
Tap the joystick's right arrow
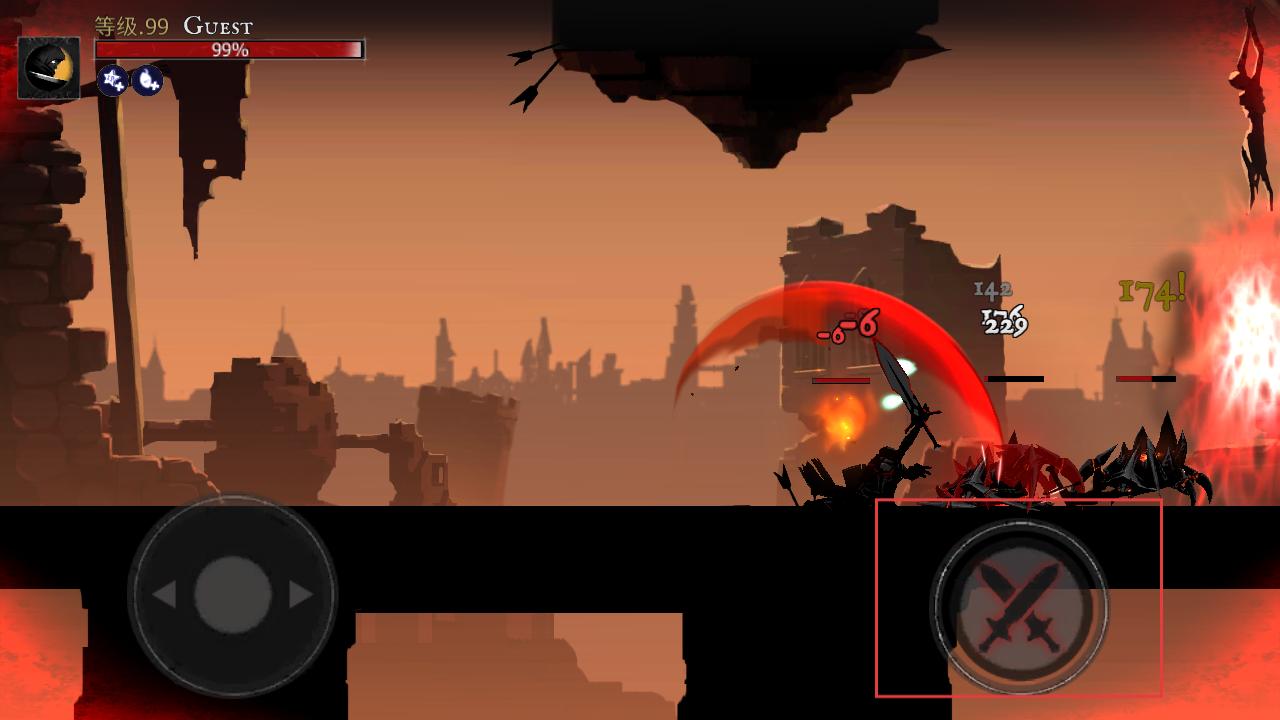300,595
